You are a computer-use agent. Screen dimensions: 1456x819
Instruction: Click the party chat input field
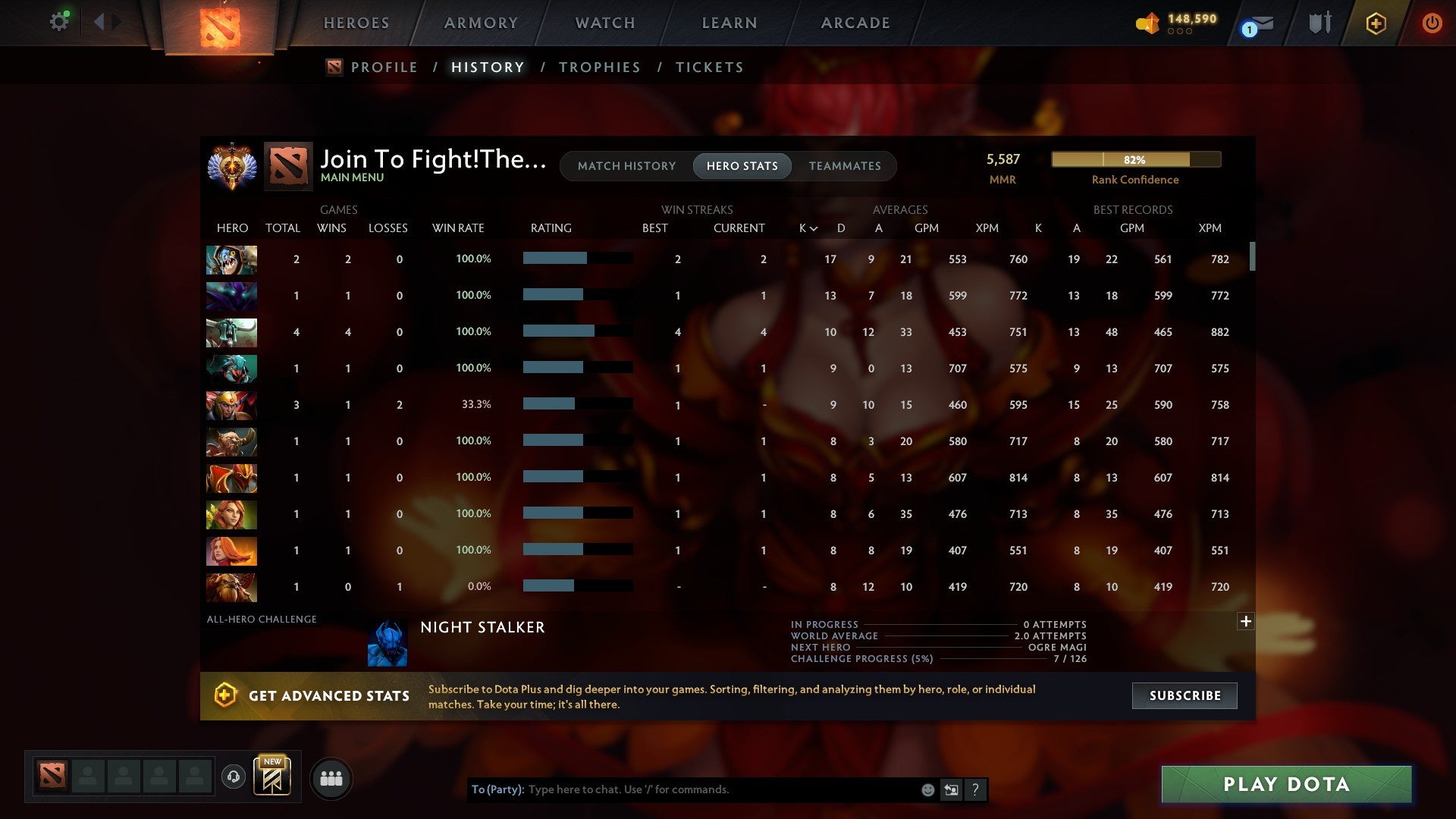[720, 789]
